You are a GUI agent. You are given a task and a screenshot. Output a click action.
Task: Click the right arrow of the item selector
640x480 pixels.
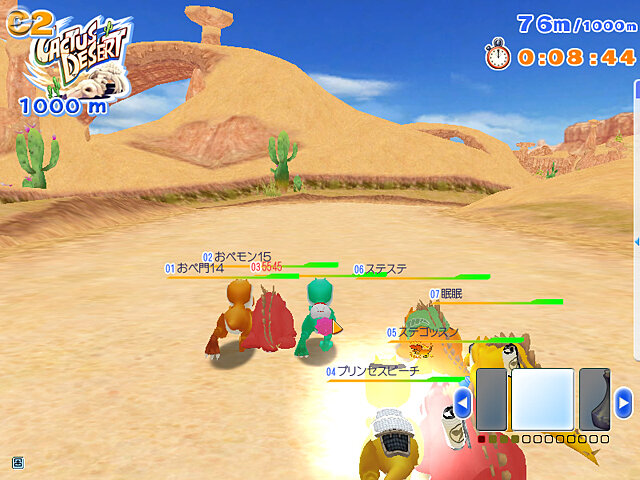coord(624,402)
